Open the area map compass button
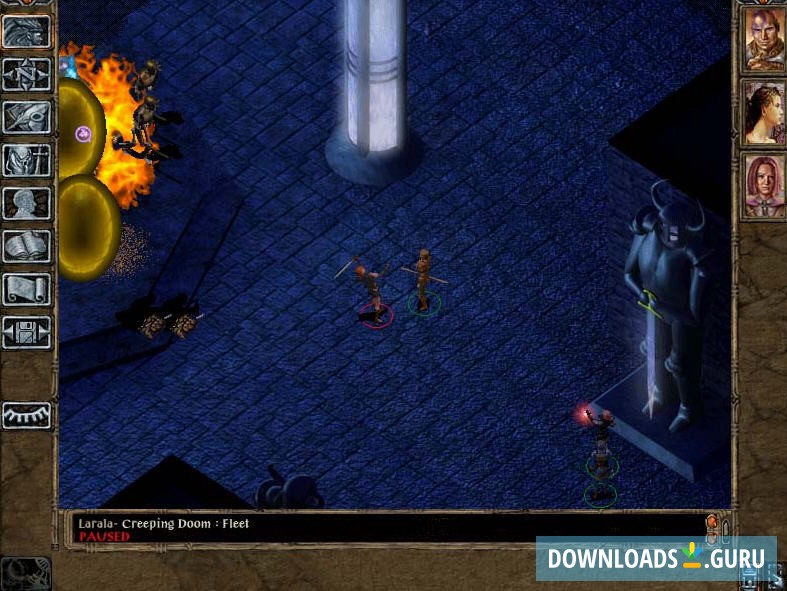787x591 pixels. click(x=27, y=74)
